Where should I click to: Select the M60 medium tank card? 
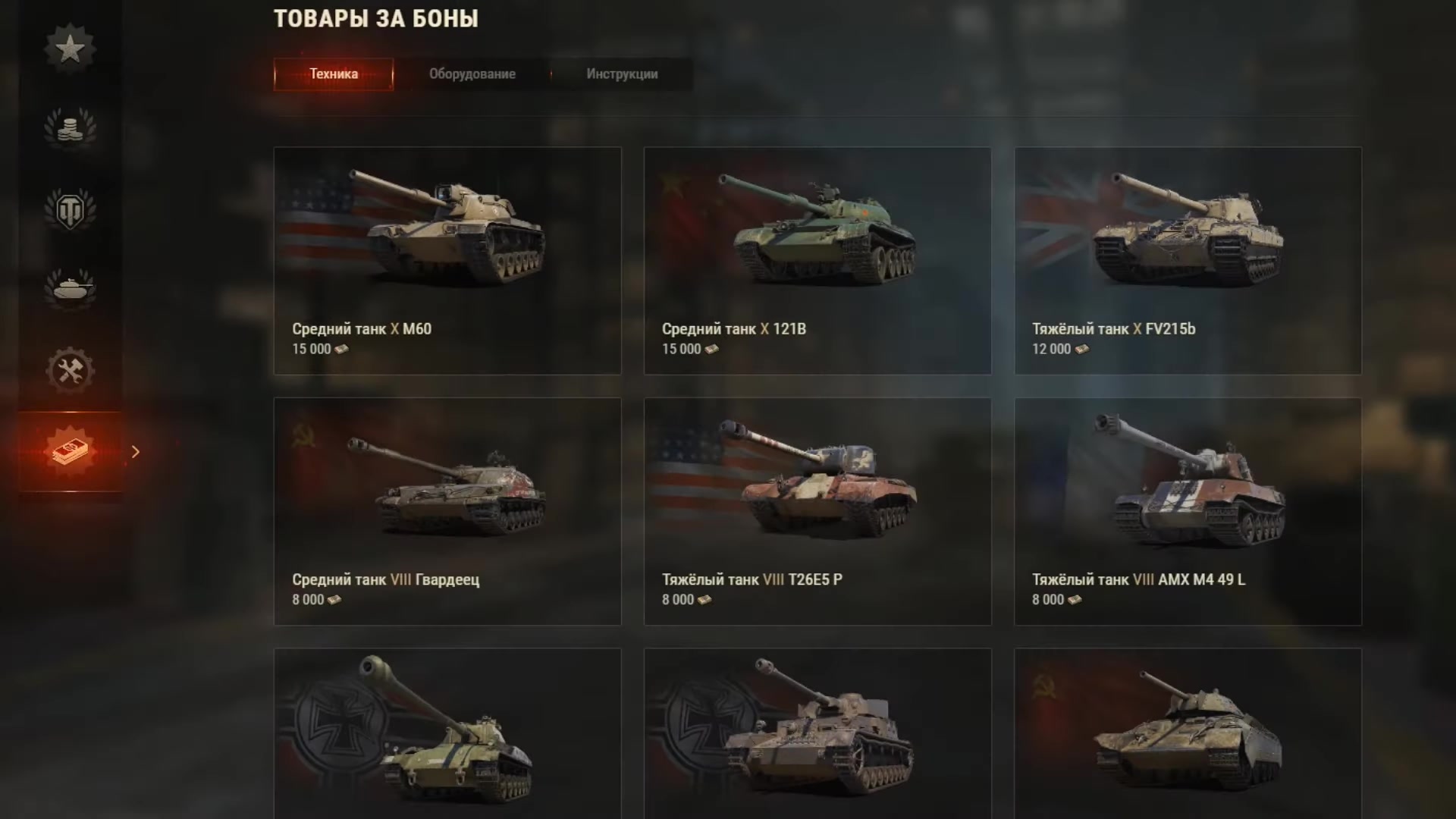click(x=447, y=260)
